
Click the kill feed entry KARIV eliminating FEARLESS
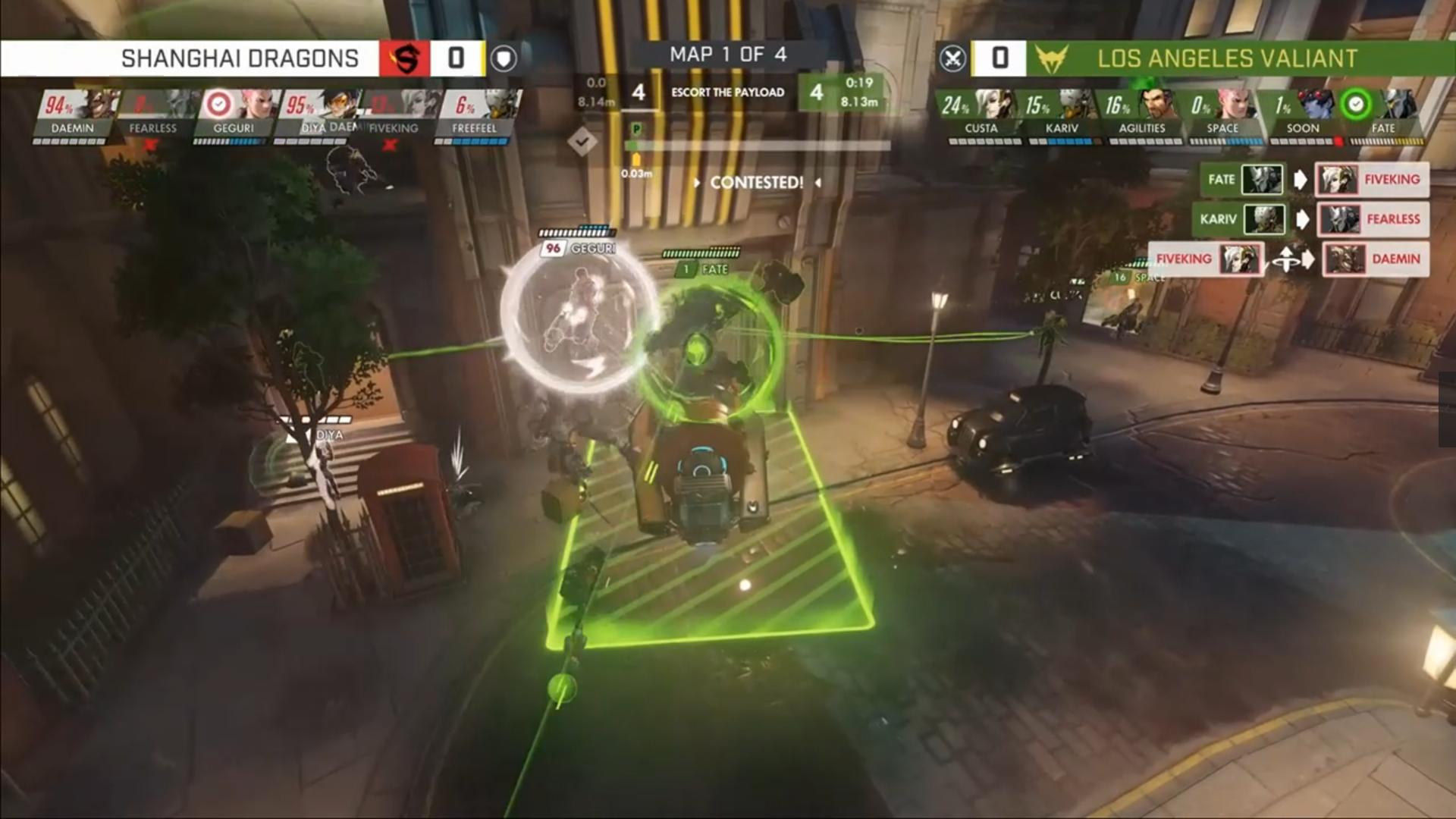pos(1310,219)
